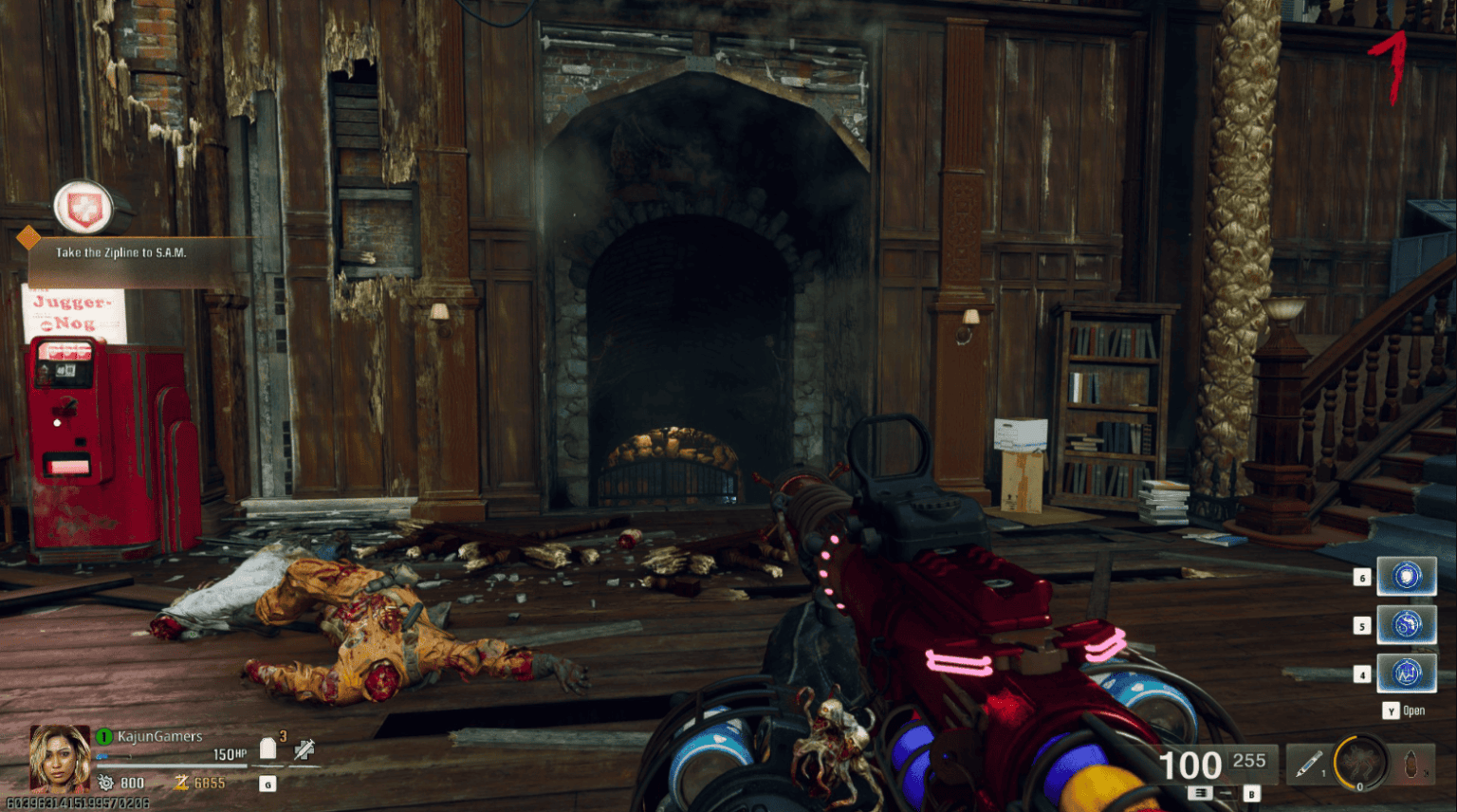Select field upgrade icon in slot 6
This screenshot has height=812, width=1457.
tap(1407, 576)
